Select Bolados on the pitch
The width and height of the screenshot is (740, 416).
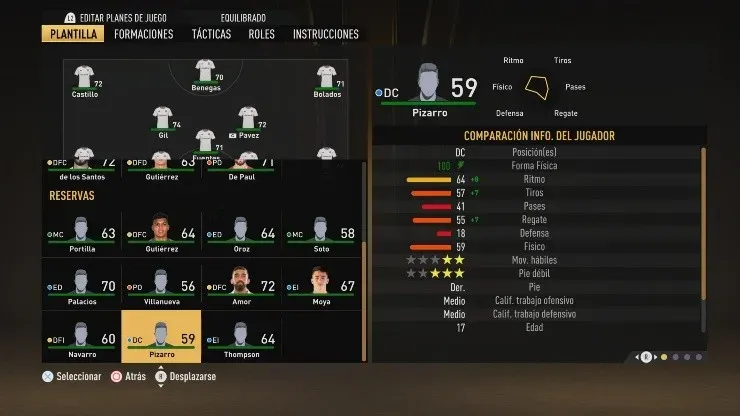click(326, 79)
